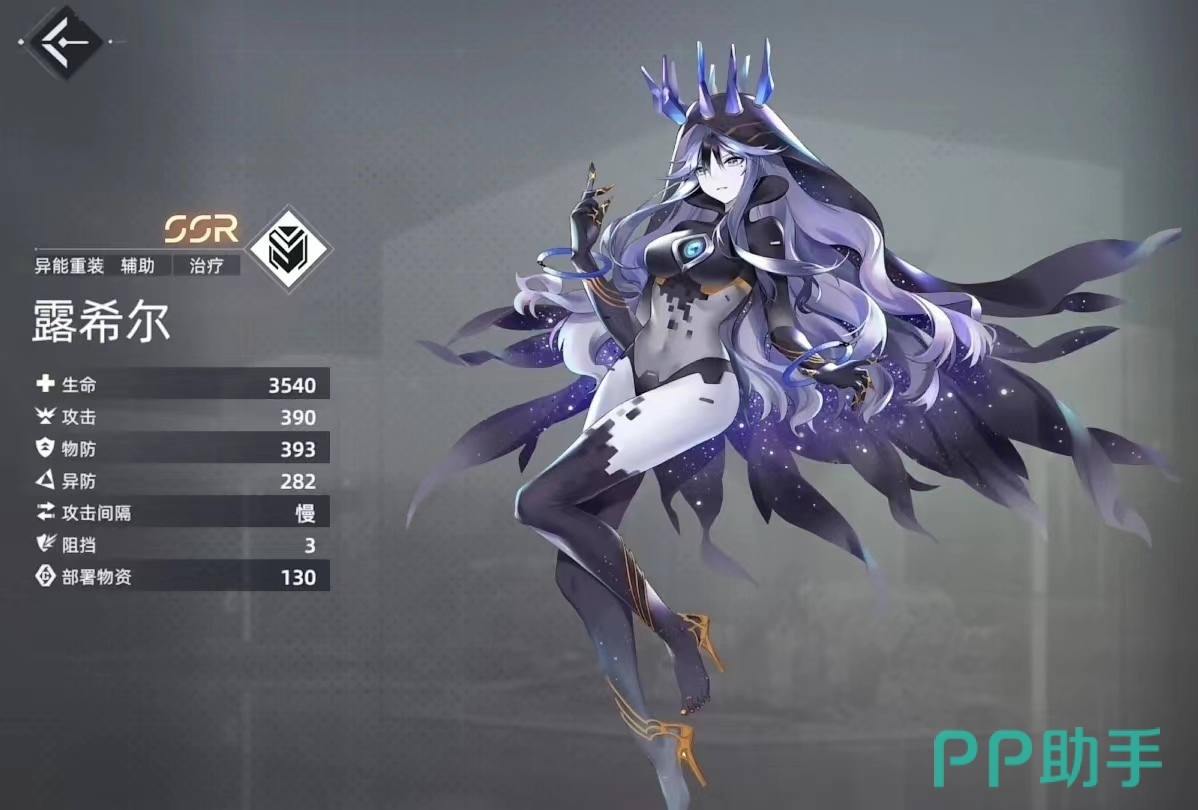Open the diamond class emblem icon
Image resolution: width=1198 pixels, height=810 pixels.
(x=288, y=248)
